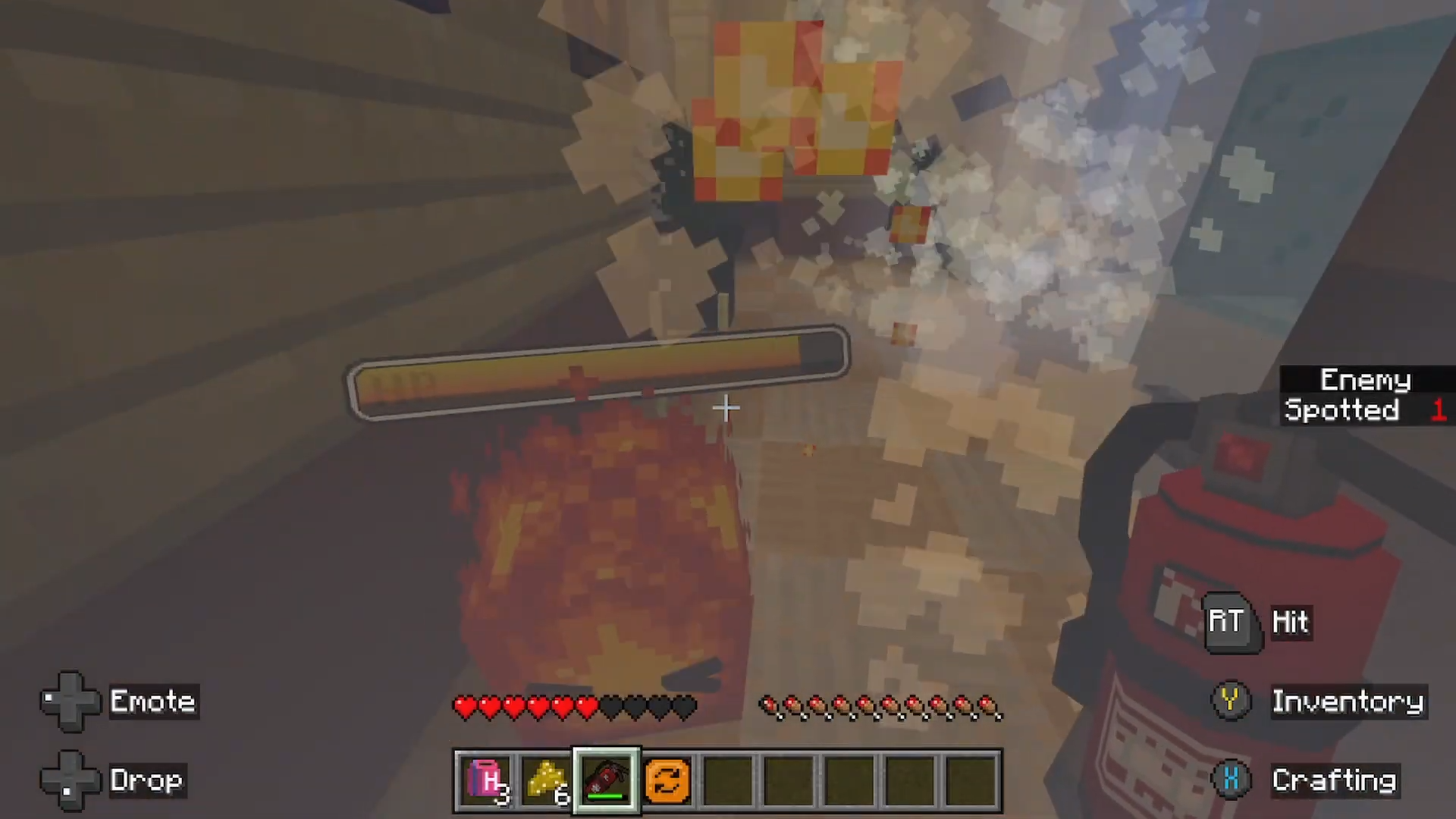Click the Y button prompt icon
Screen dimensions: 1456x819
click(x=1230, y=701)
